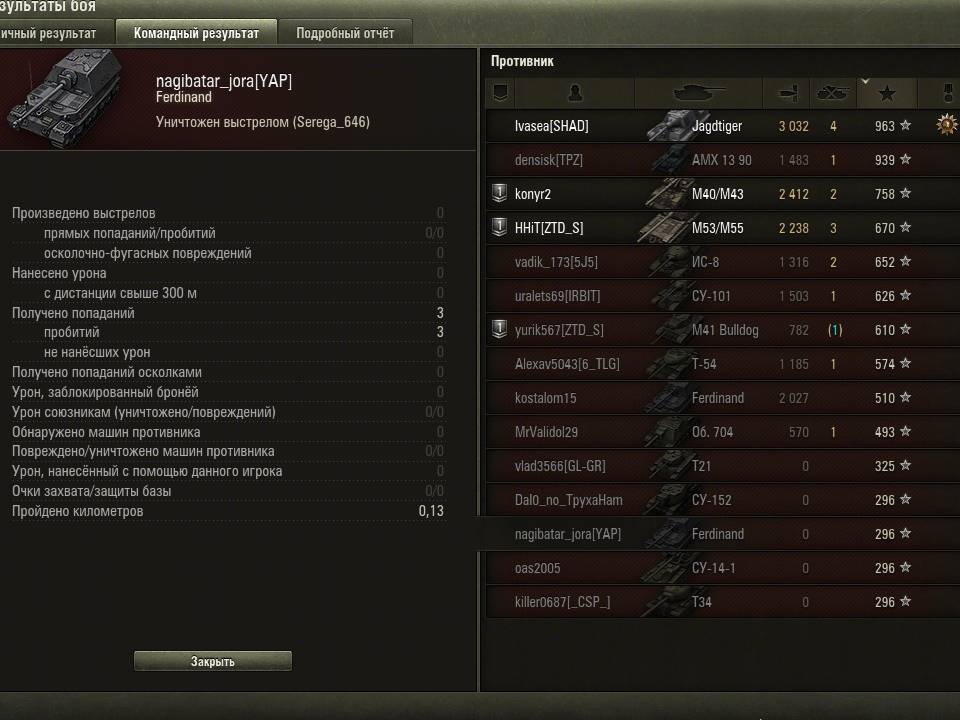This screenshot has height=720, width=960.
Task: Sort by the tank vehicle column header
Action: point(700,94)
